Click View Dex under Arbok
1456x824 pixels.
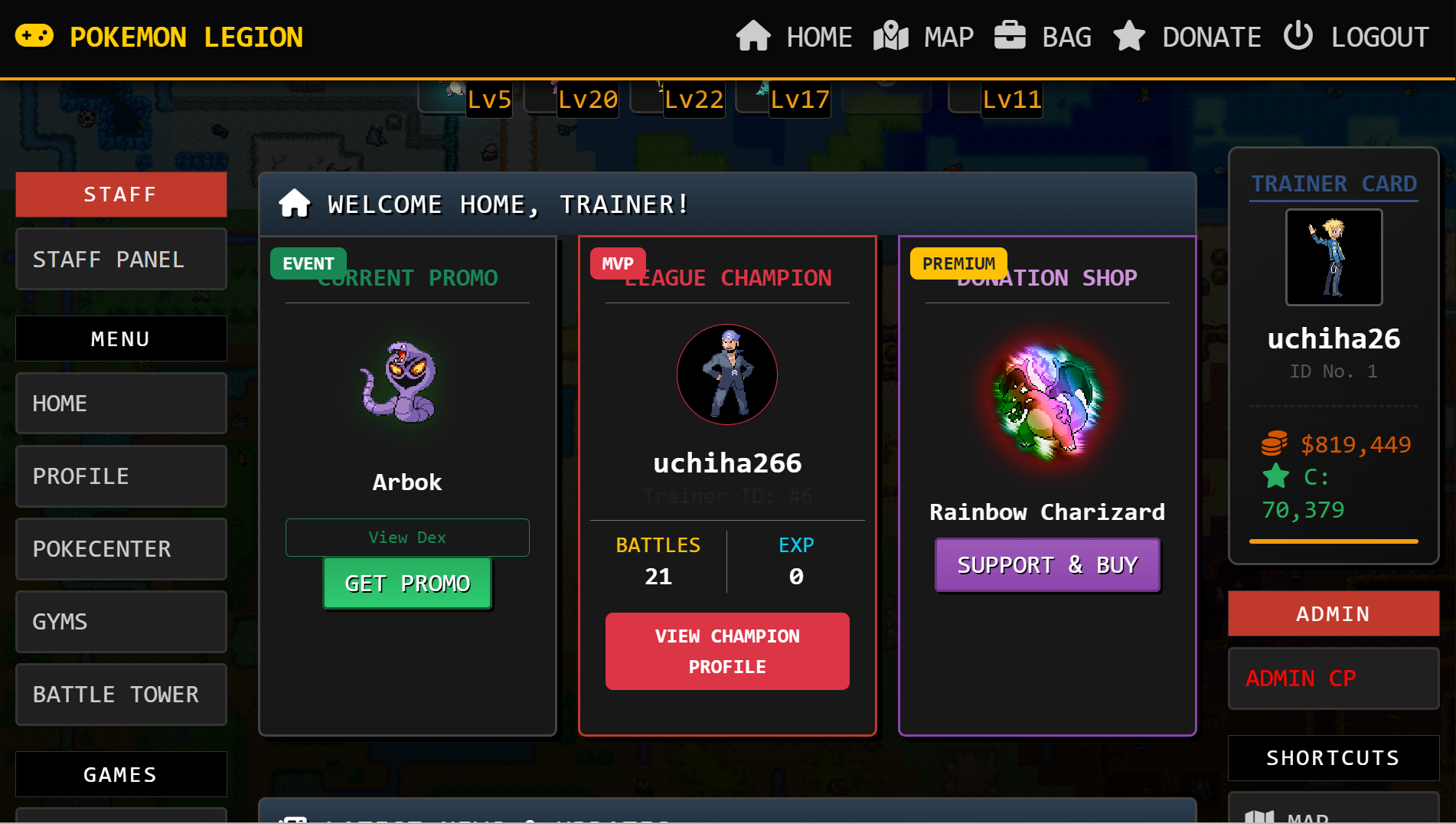point(406,537)
